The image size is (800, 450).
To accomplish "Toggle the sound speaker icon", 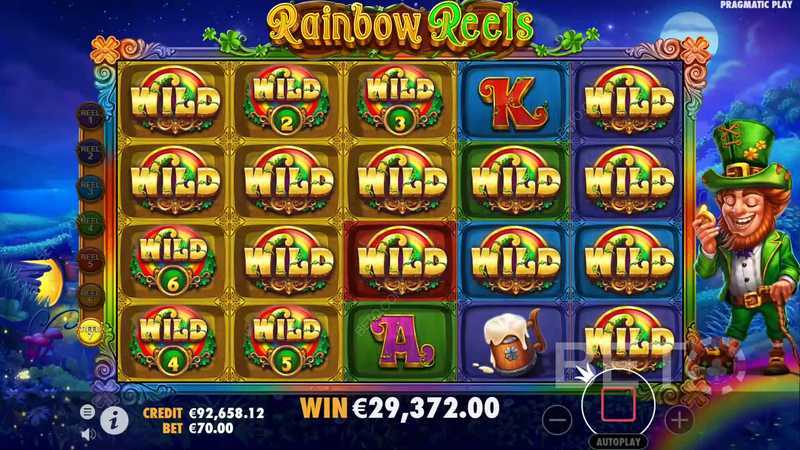I will click(88, 433).
